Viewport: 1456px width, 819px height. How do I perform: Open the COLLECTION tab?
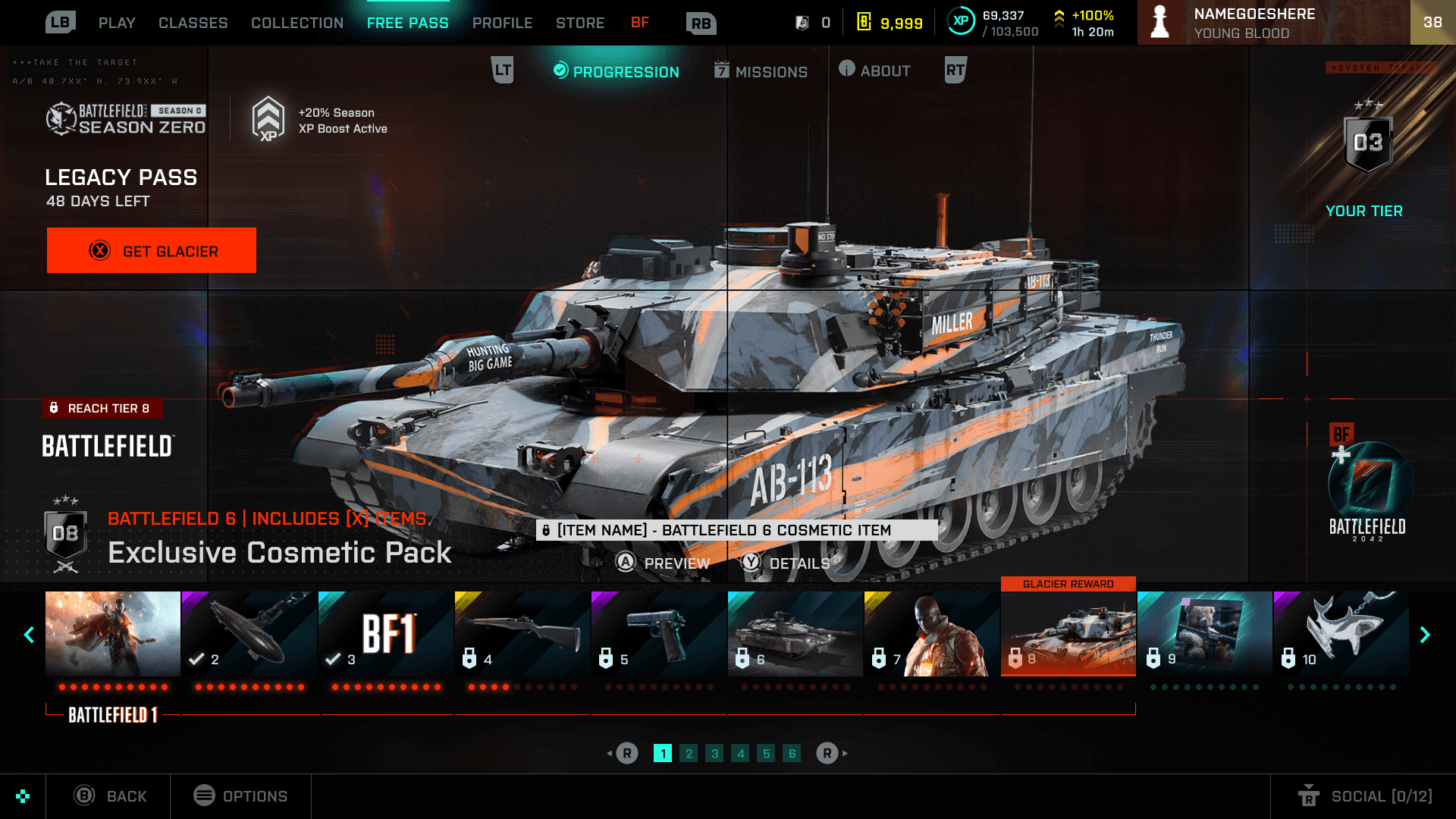[x=297, y=23]
